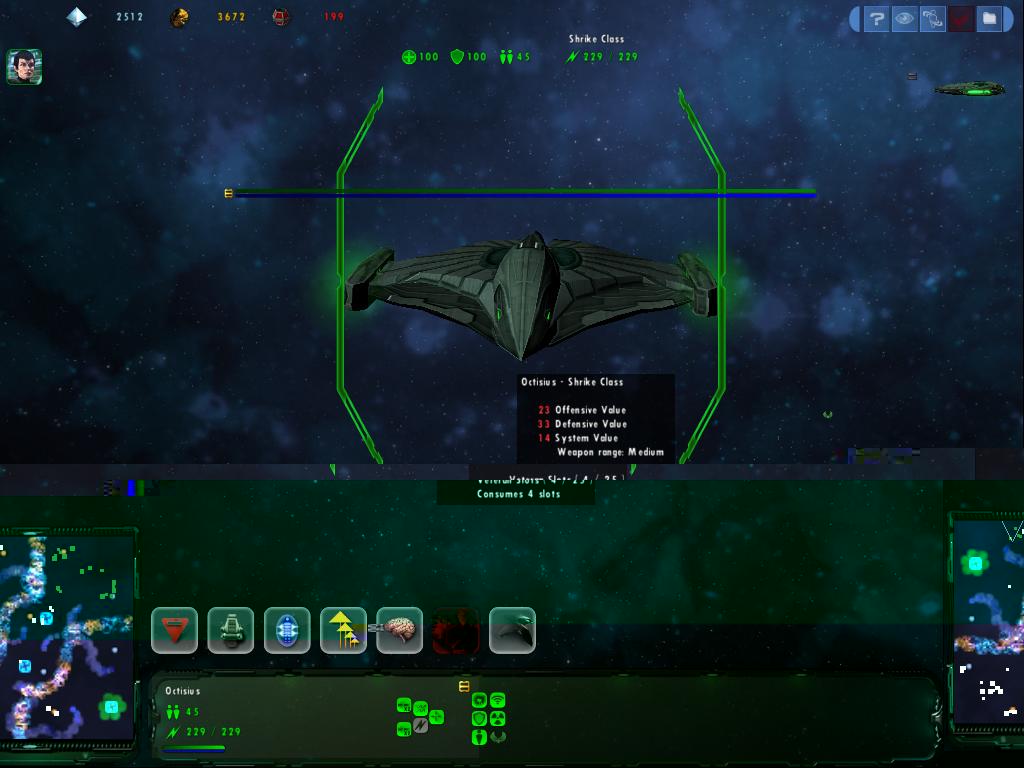This screenshot has height=768, width=1024.
Task: Select the yellow arrows formation command
Action: (x=343, y=631)
